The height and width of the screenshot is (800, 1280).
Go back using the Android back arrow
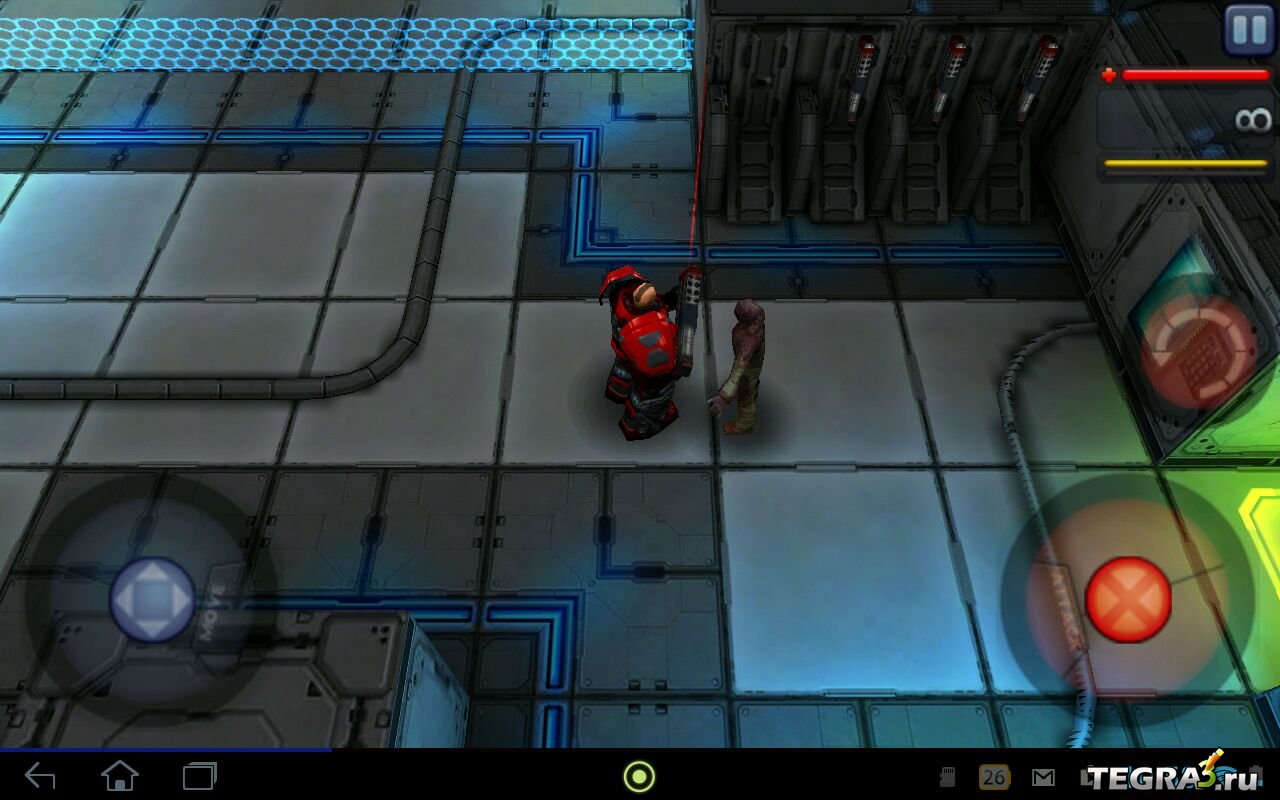(x=40, y=776)
